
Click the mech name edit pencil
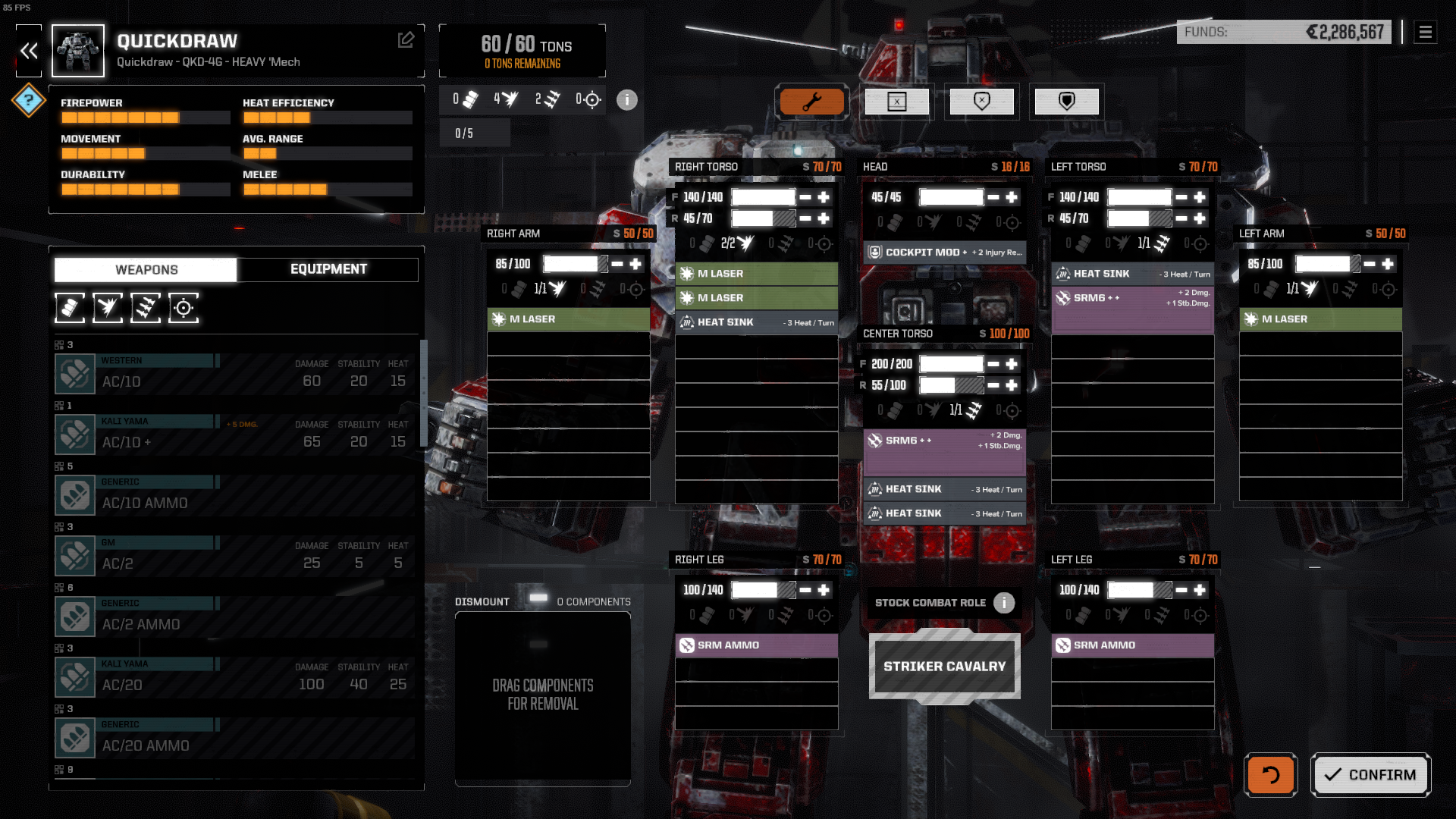pos(406,39)
